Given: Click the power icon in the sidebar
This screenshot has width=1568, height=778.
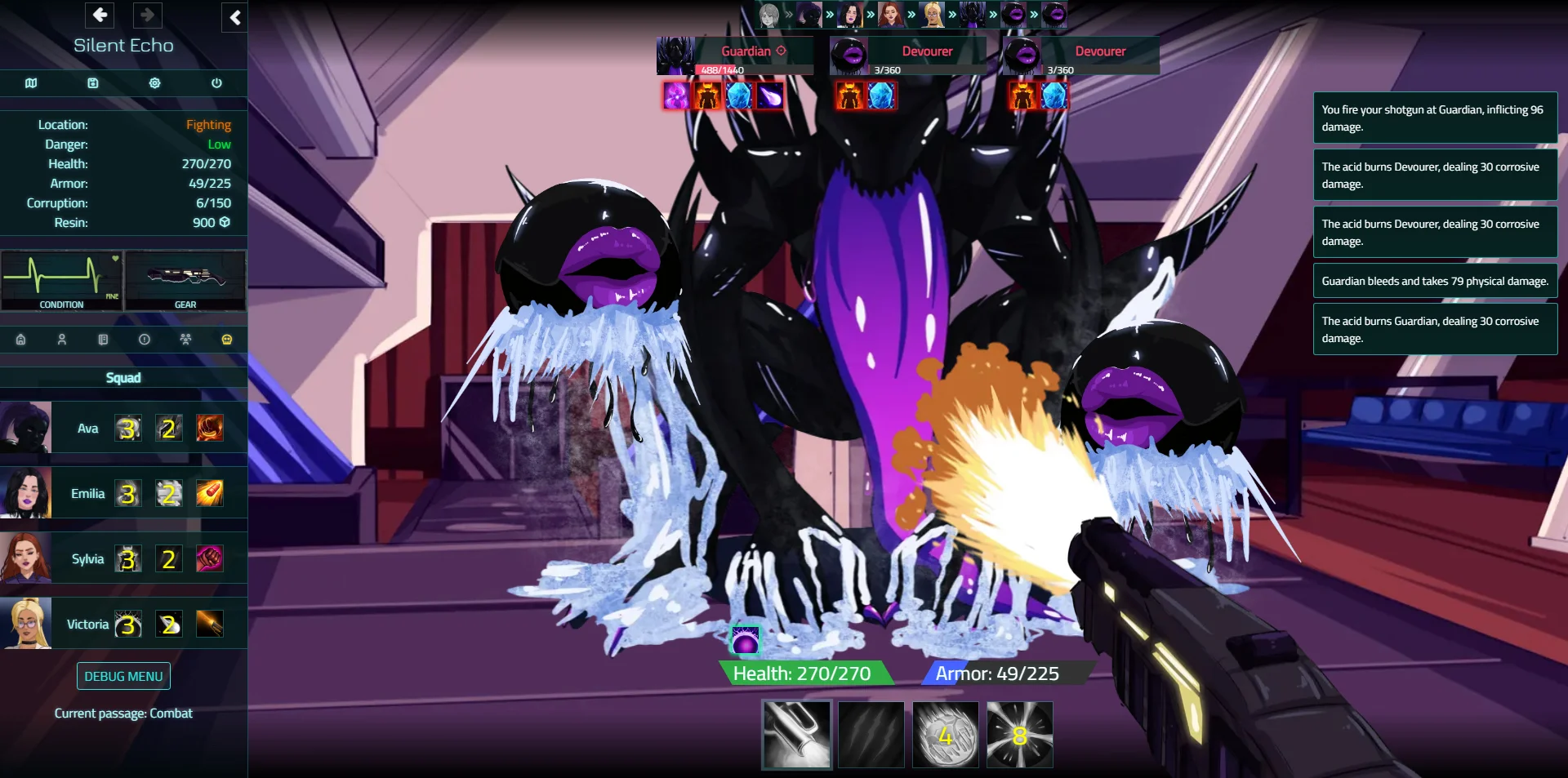Looking at the screenshot, I should (216, 83).
